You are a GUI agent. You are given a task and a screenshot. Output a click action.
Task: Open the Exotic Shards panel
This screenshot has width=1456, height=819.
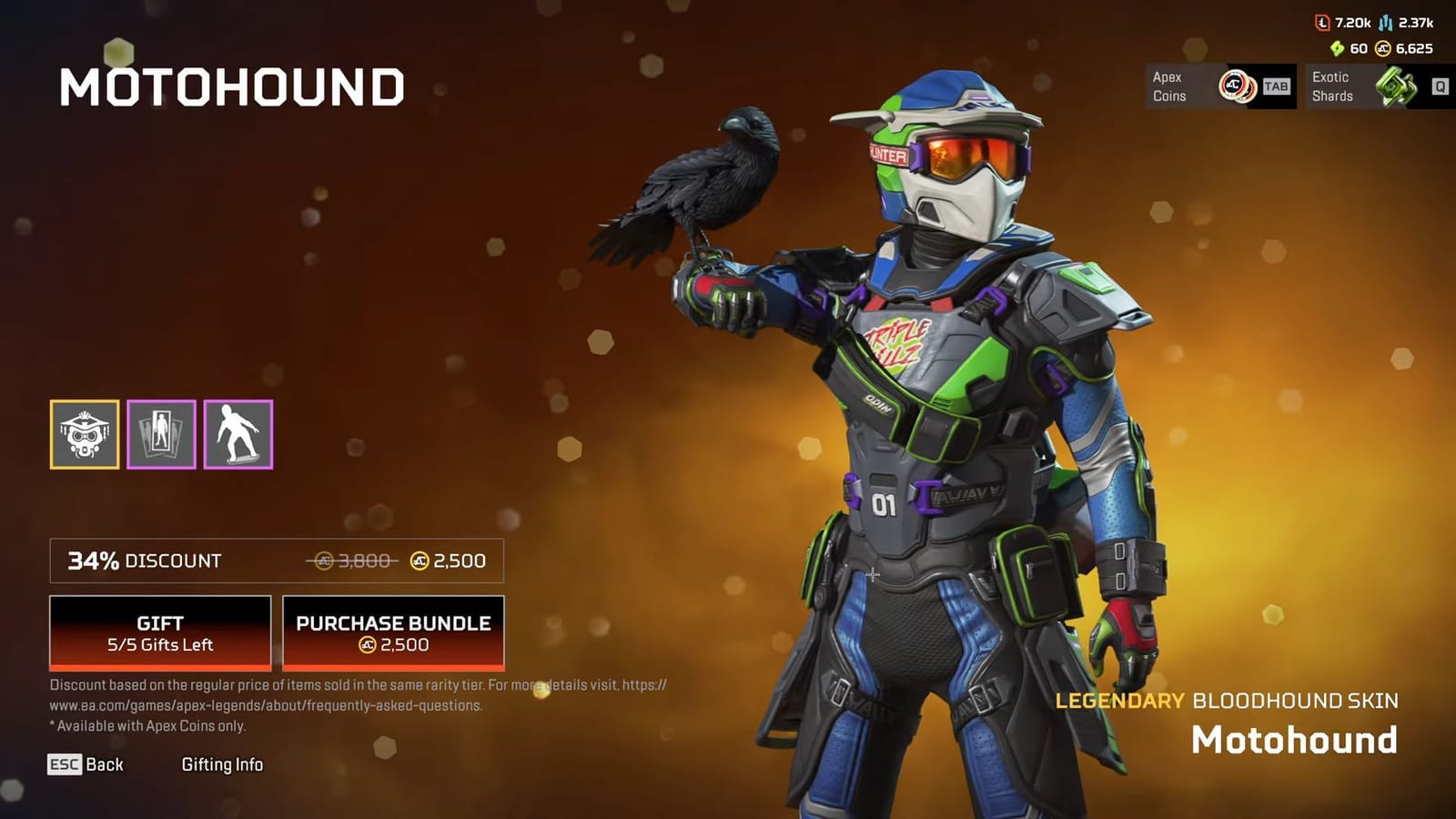click(1374, 86)
